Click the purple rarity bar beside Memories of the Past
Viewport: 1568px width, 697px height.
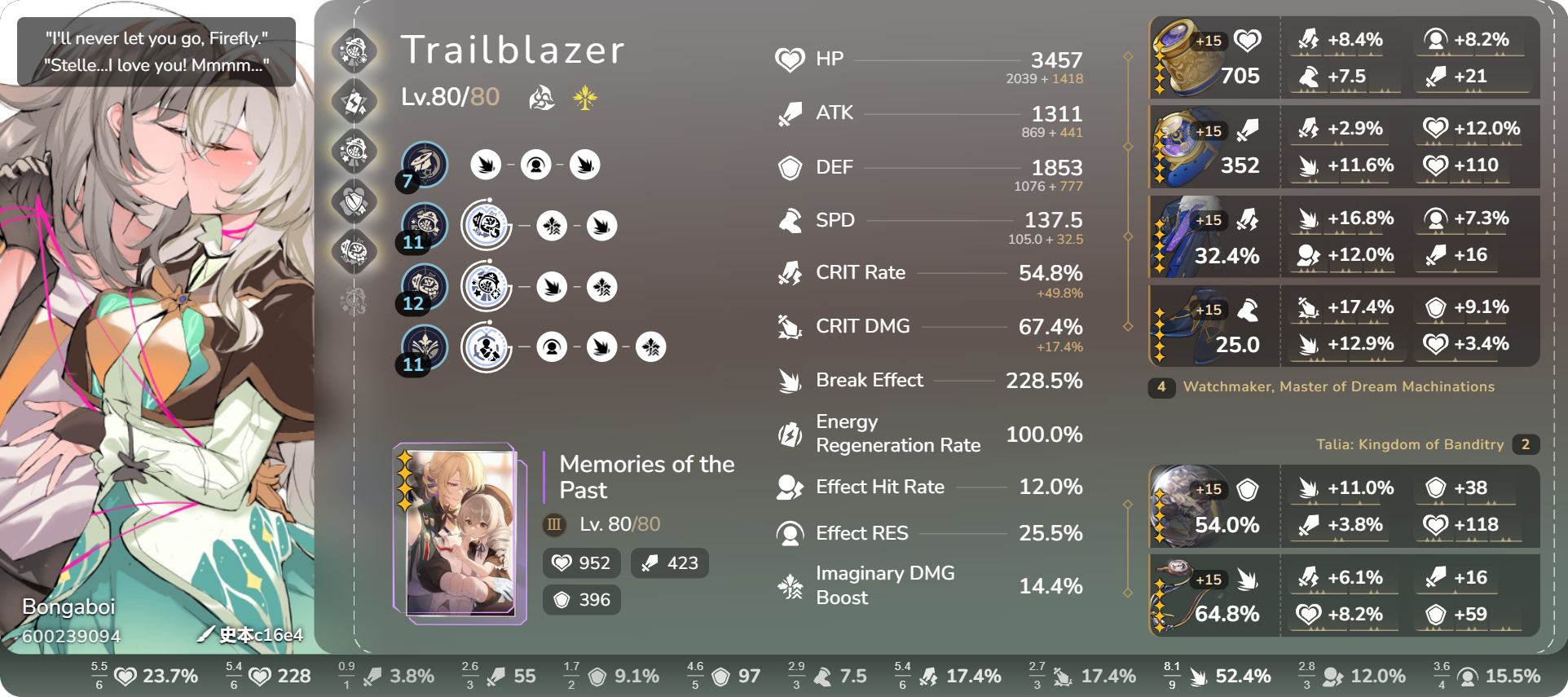[x=542, y=477]
